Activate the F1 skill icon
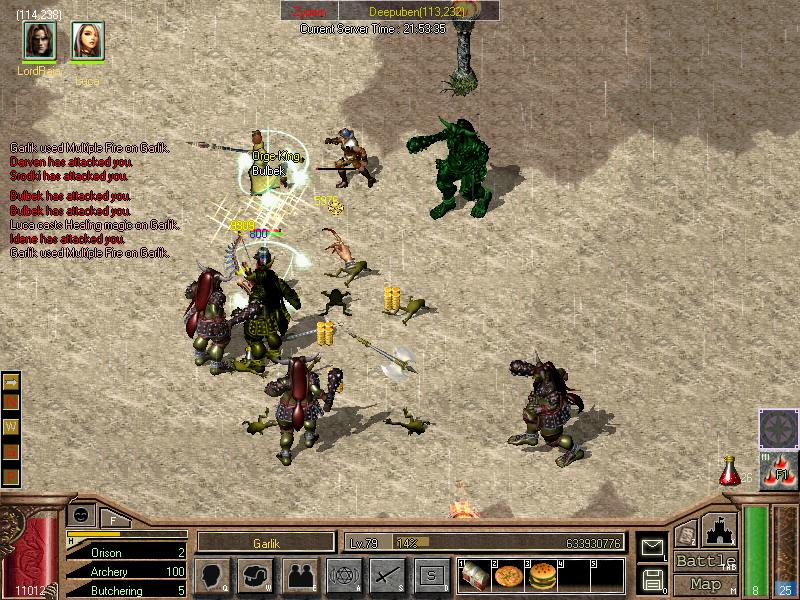 (x=779, y=469)
